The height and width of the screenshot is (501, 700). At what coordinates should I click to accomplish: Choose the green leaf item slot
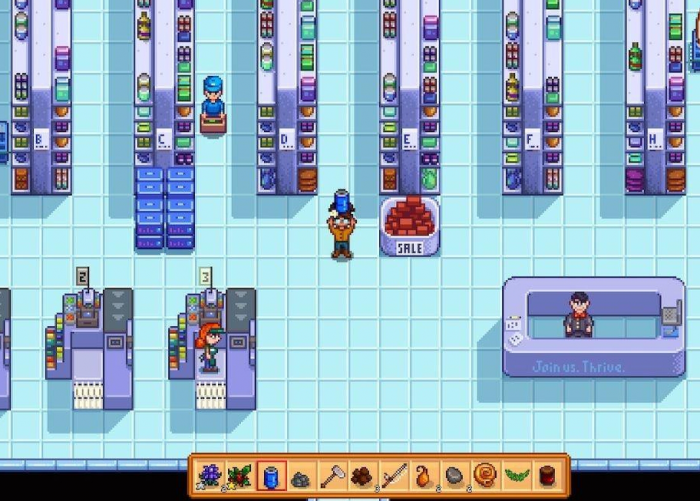click(x=516, y=476)
